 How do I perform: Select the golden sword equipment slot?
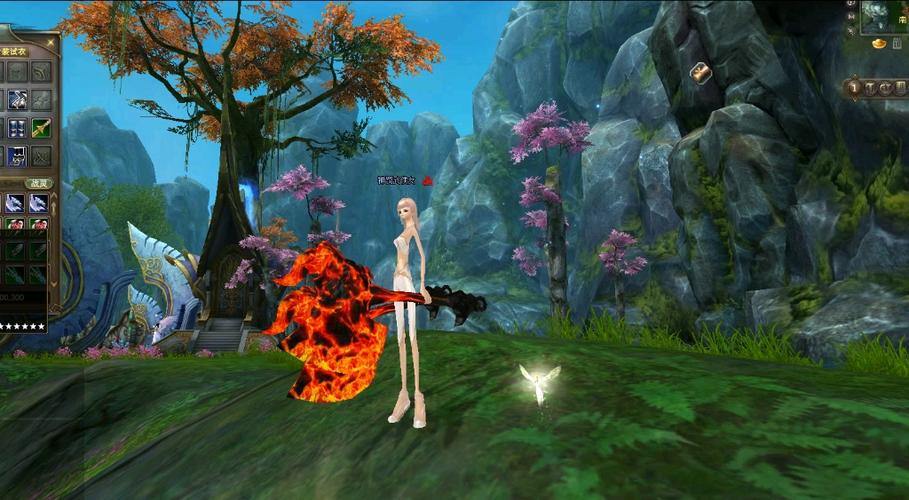coord(41,128)
